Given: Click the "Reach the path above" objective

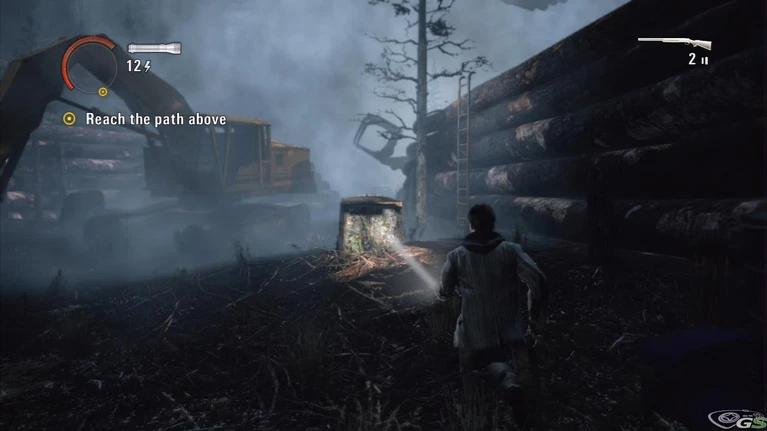Looking at the screenshot, I should pyautogui.click(x=155, y=119).
